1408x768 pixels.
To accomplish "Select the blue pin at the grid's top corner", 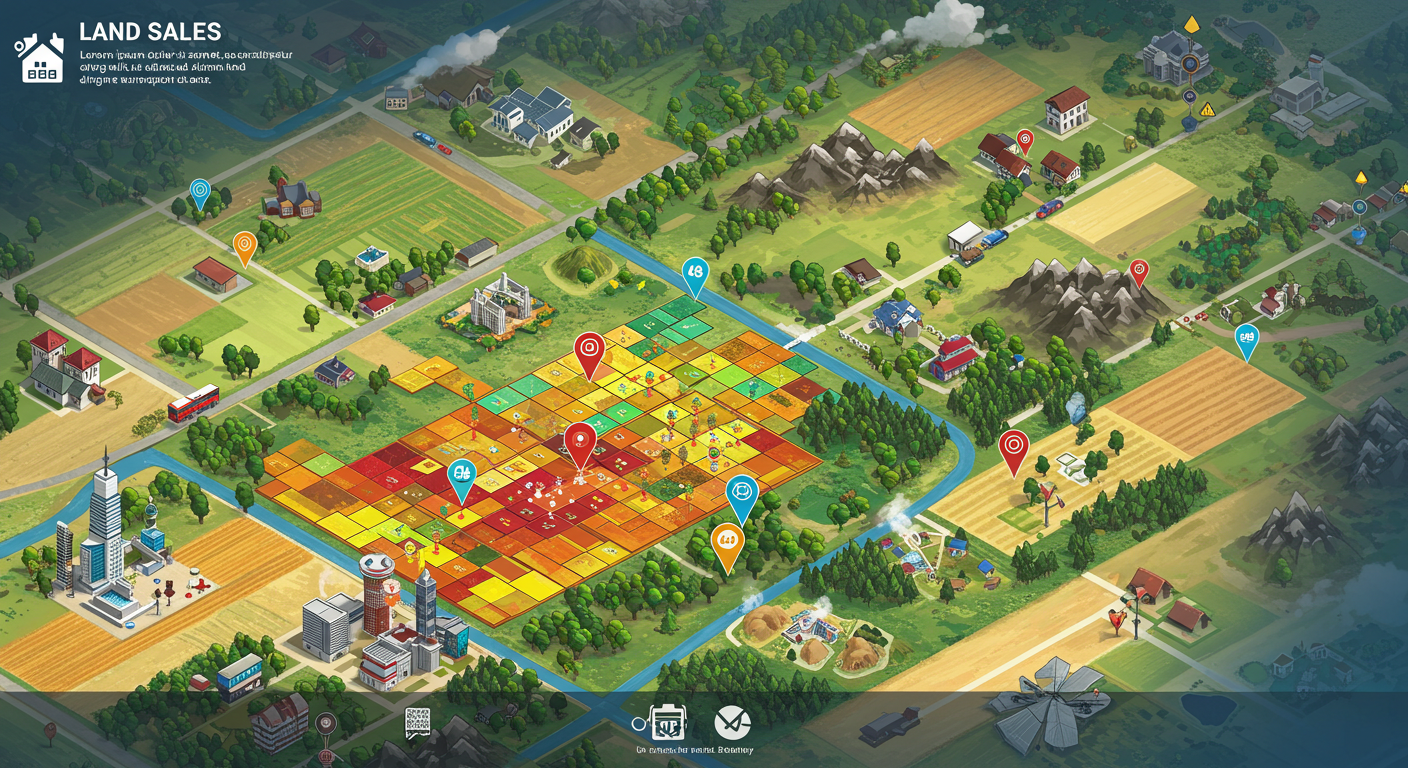I will point(694,273).
